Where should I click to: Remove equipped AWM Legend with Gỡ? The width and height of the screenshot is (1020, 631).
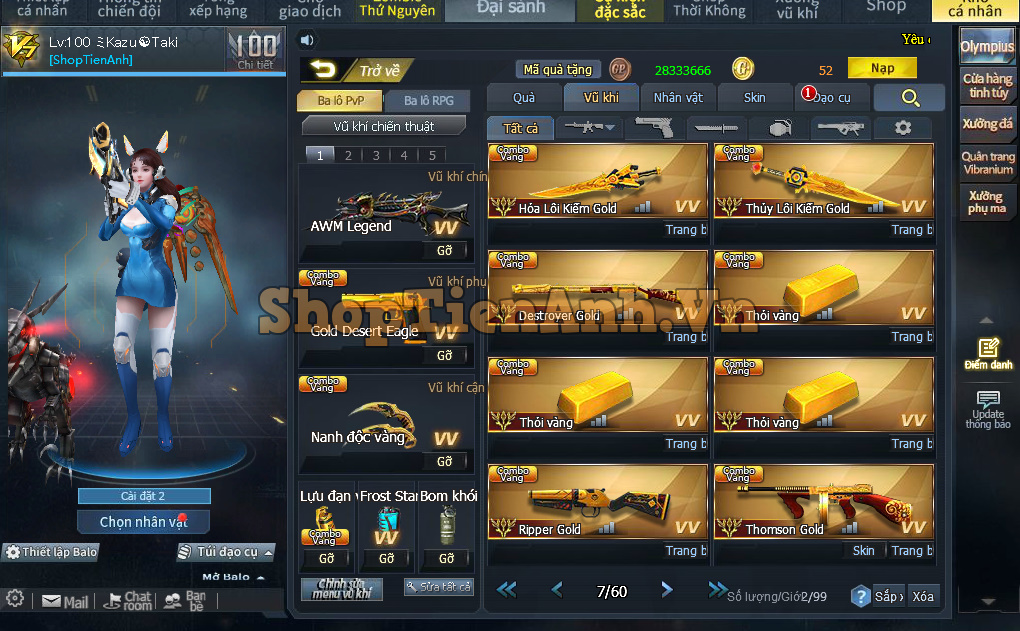tap(445, 250)
